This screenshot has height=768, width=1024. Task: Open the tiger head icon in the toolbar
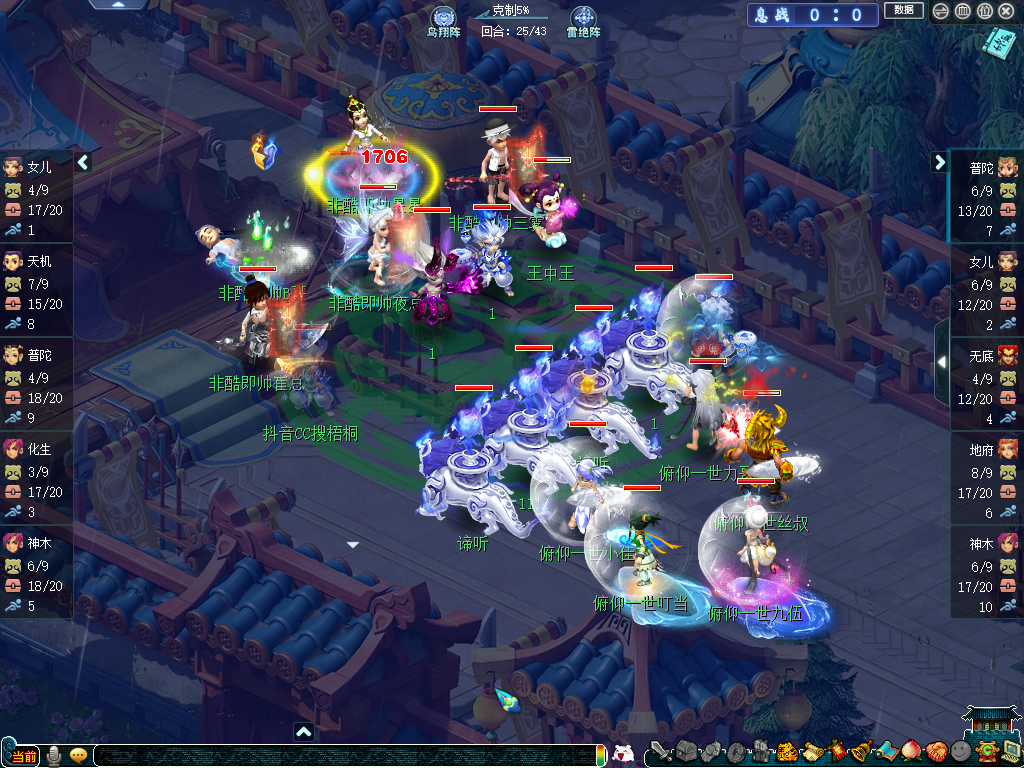787,752
